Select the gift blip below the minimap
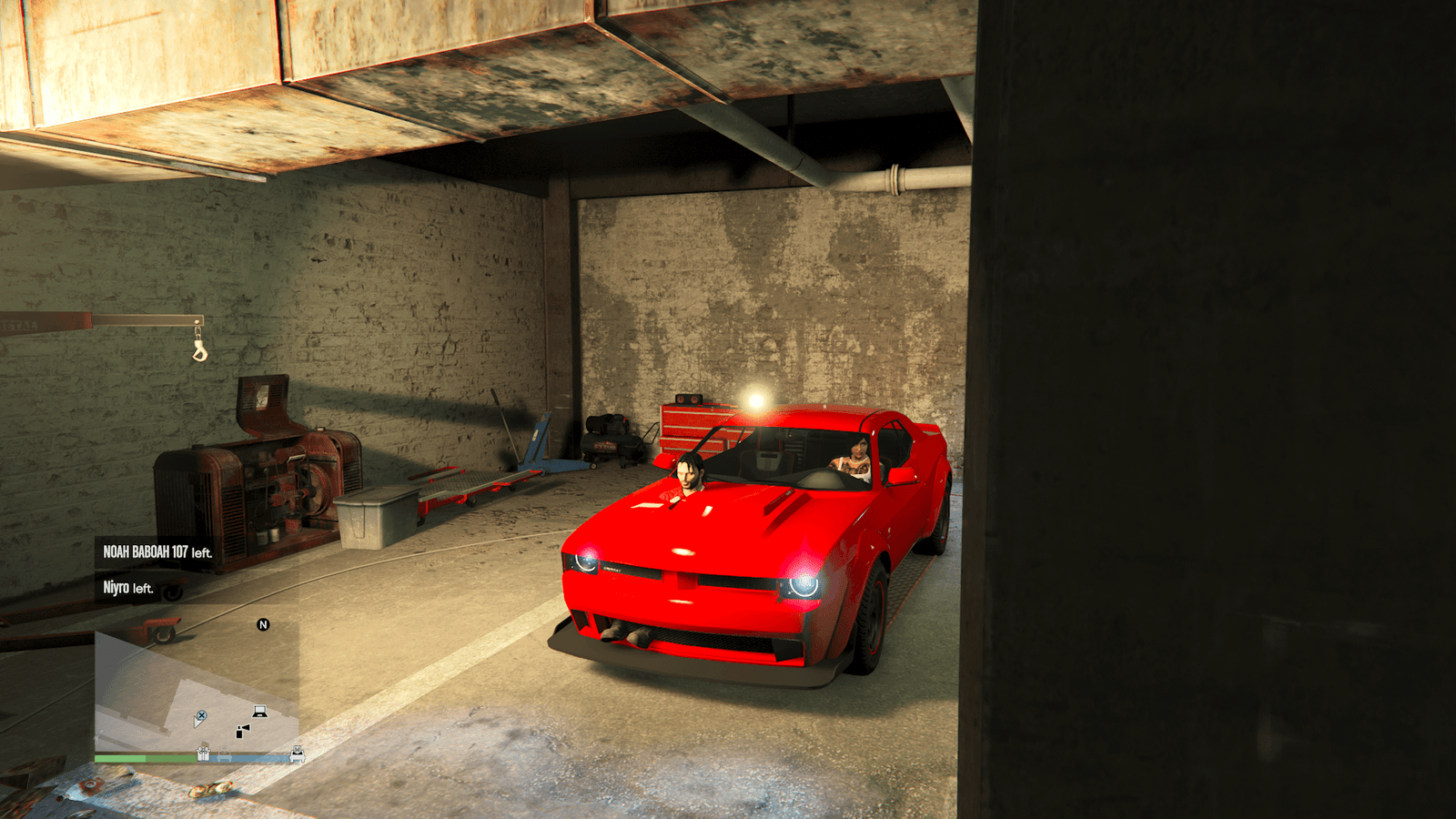1456x819 pixels. 204,754
